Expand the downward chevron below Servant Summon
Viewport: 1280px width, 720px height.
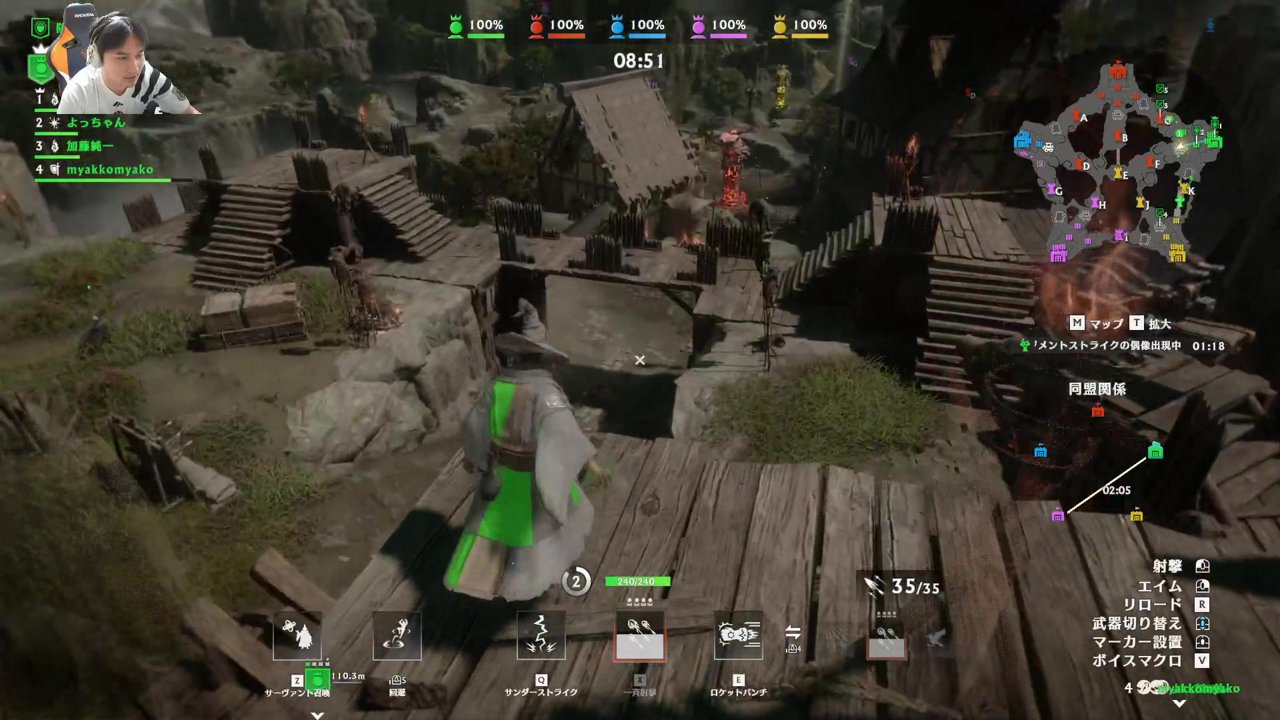click(x=317, y=714)
